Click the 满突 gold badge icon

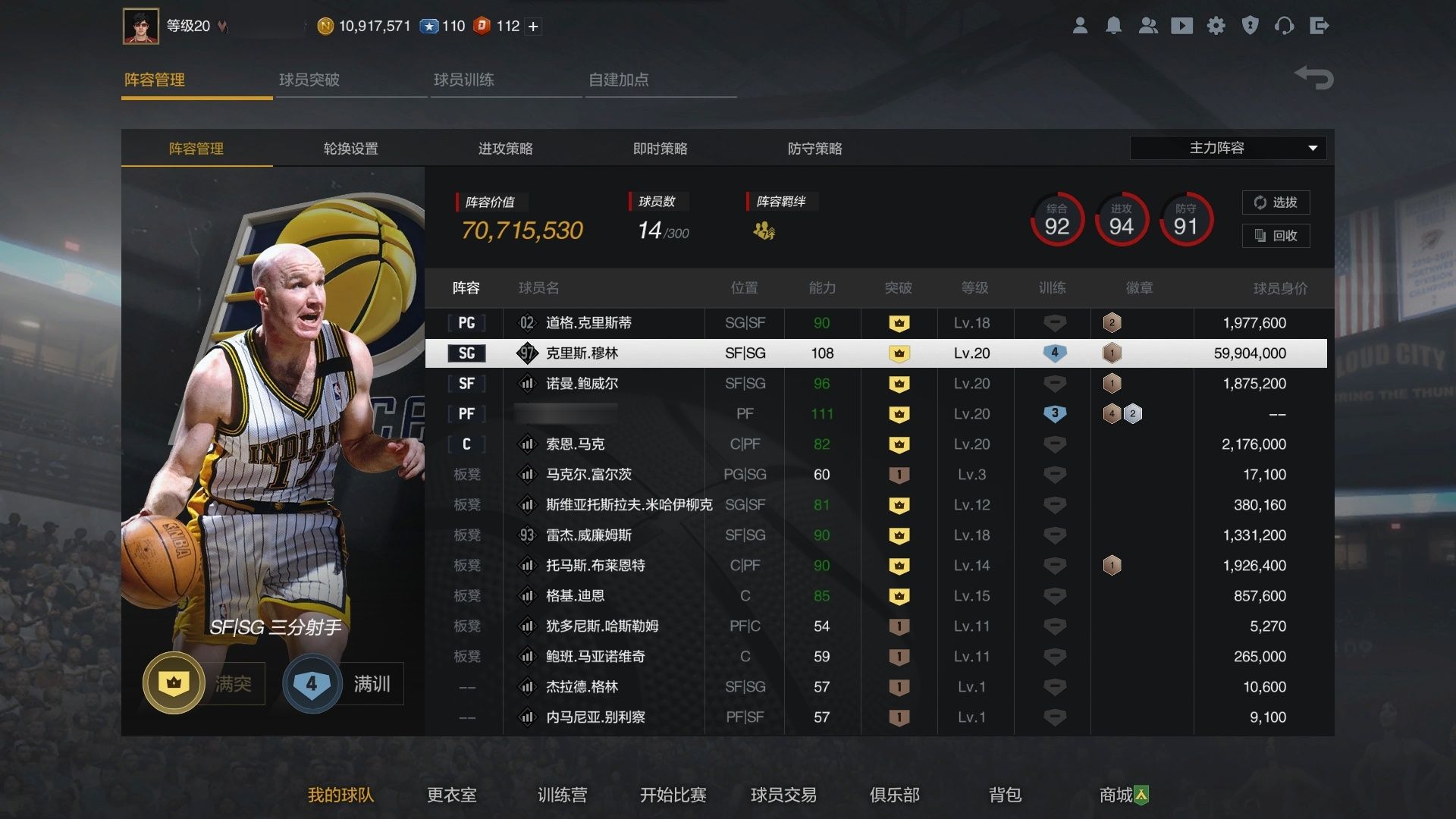coord(173,682)
